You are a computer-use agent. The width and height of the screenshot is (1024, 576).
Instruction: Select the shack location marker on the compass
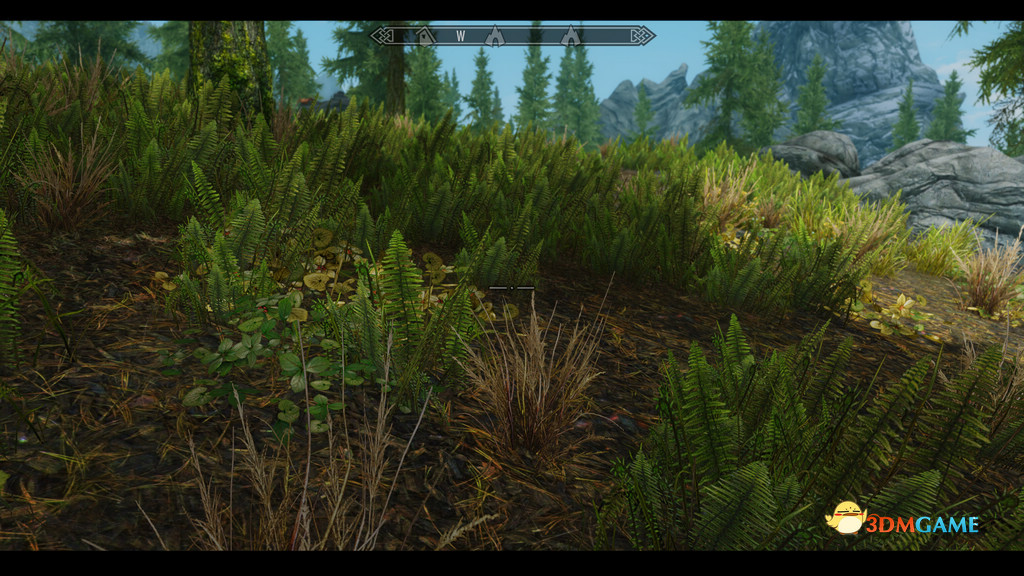click(426, 37)
